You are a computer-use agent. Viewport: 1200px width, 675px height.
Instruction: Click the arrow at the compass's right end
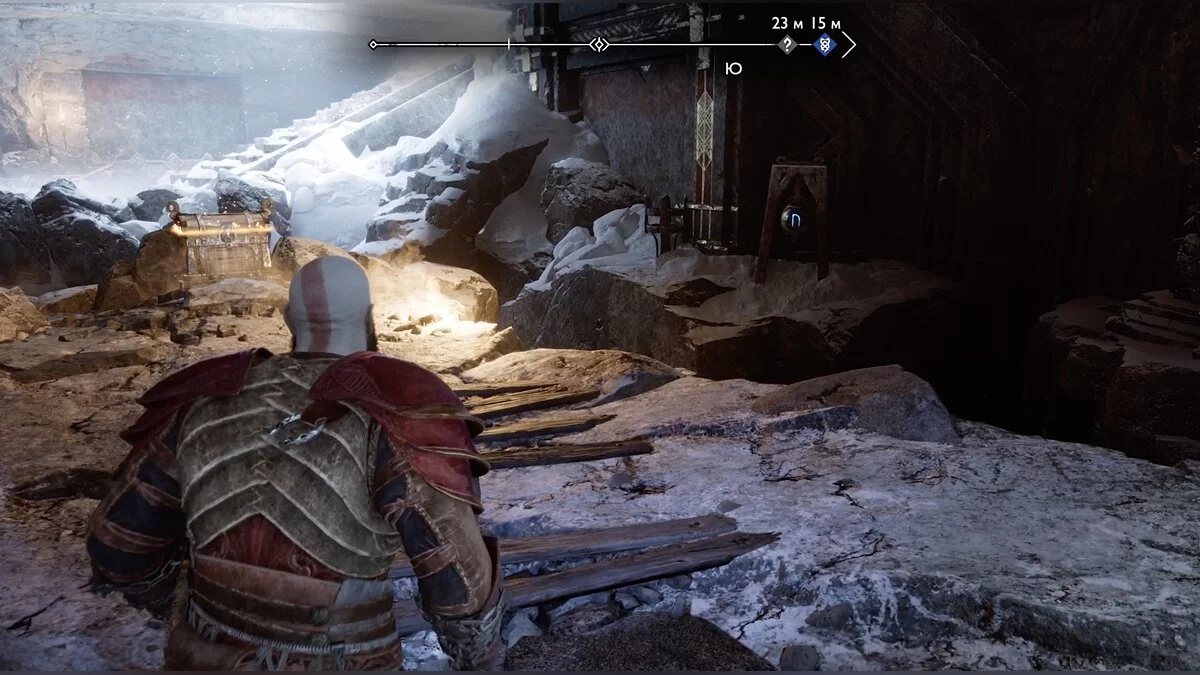pyautogui.click(x=849, y=45)
